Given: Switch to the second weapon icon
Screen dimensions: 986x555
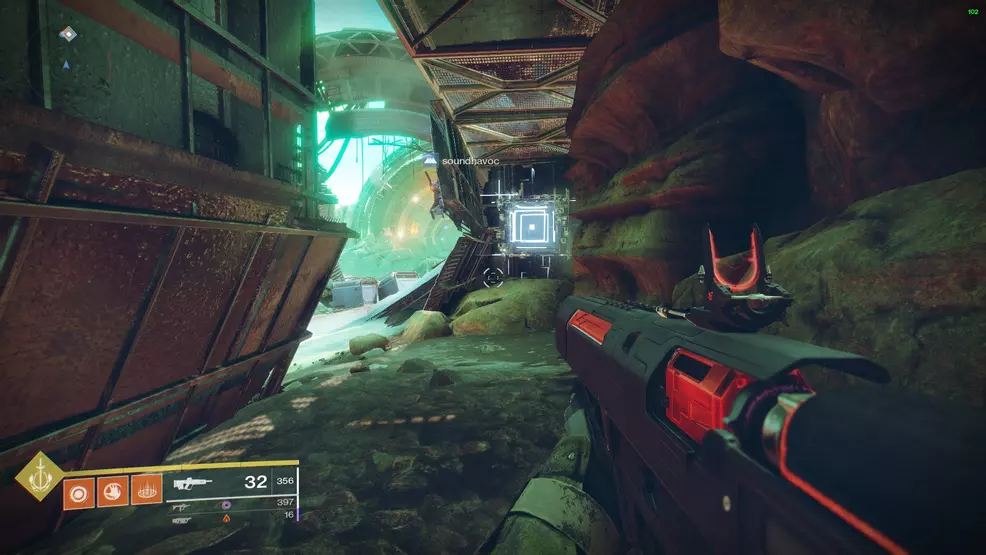Looking at the screenshot, I should (183, 507).
